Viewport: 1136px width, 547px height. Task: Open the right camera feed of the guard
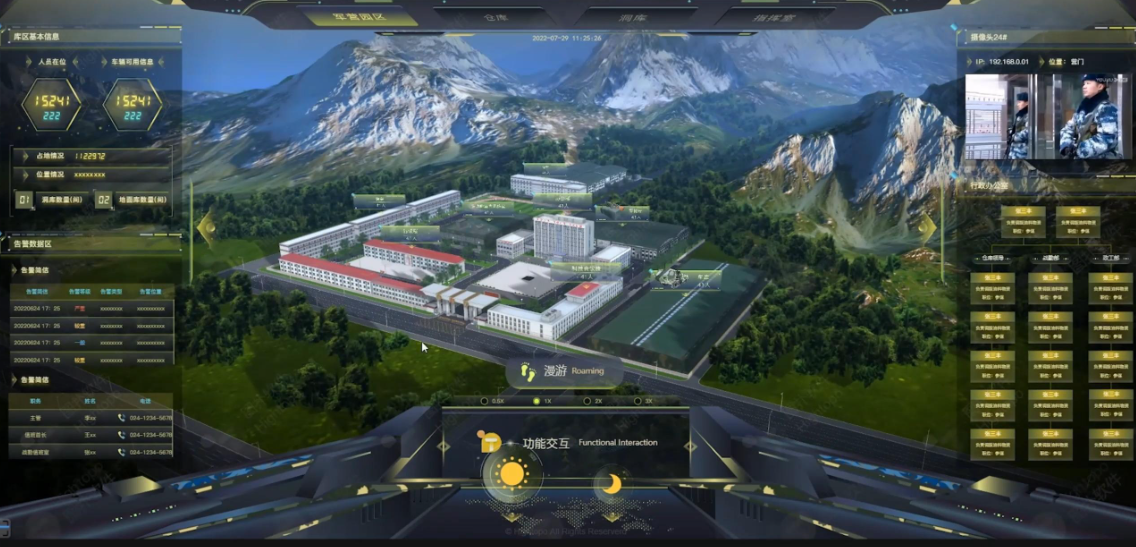[x=1088, y=116]
